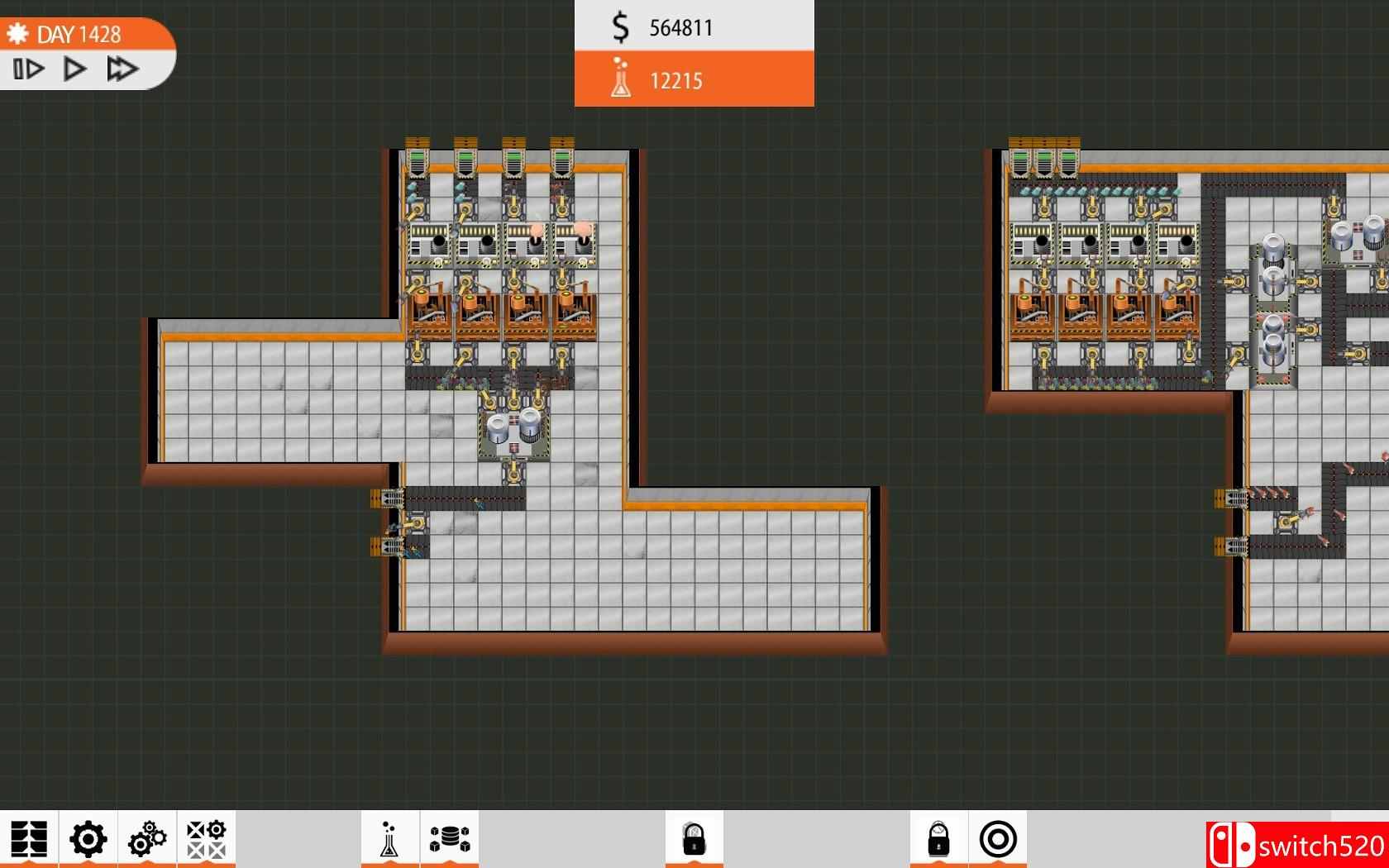Screen dimensions: 1389x868
Task: Toggle pause with the step-play control
Action: click(x=28, y=69)
